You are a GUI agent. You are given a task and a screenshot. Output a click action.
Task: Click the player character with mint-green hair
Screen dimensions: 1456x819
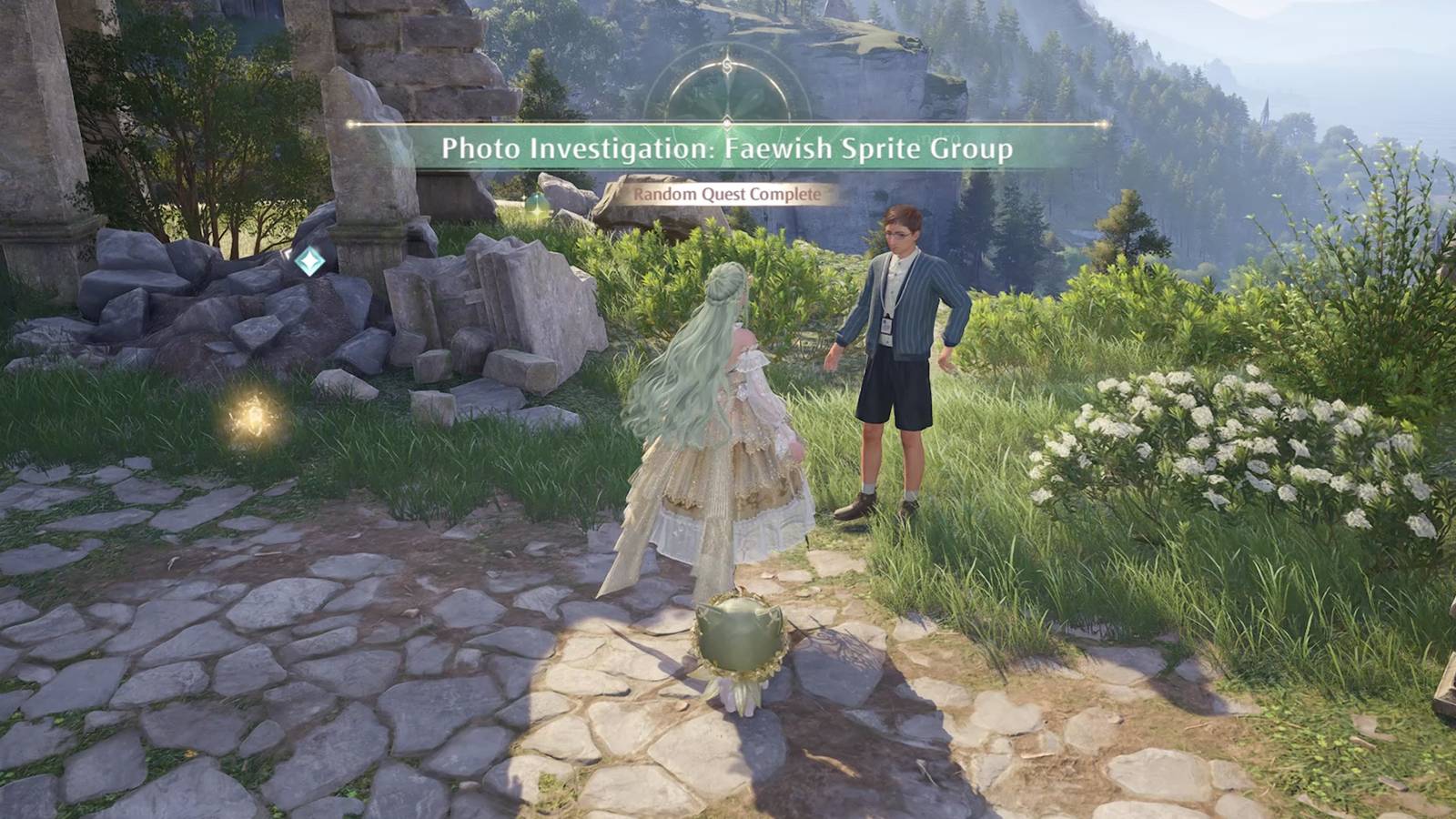point(719,409)
